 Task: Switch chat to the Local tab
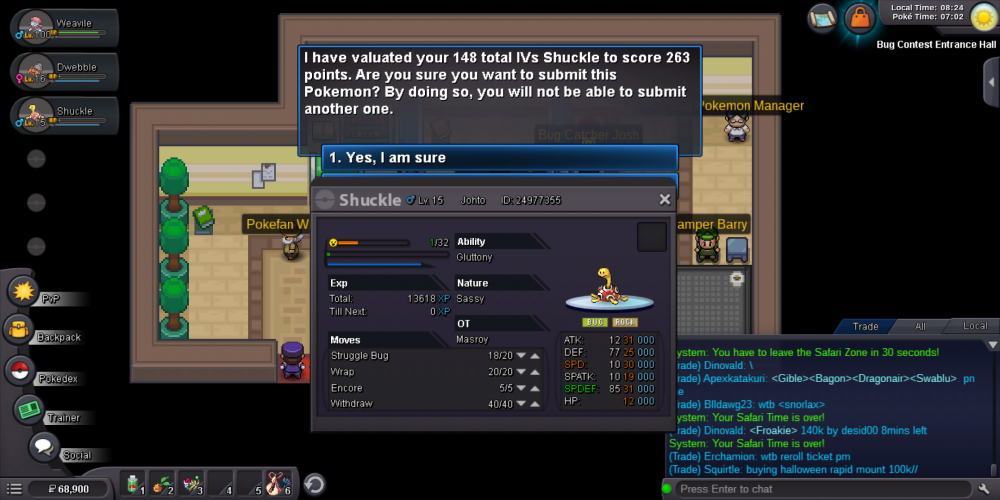click(975, 326)
